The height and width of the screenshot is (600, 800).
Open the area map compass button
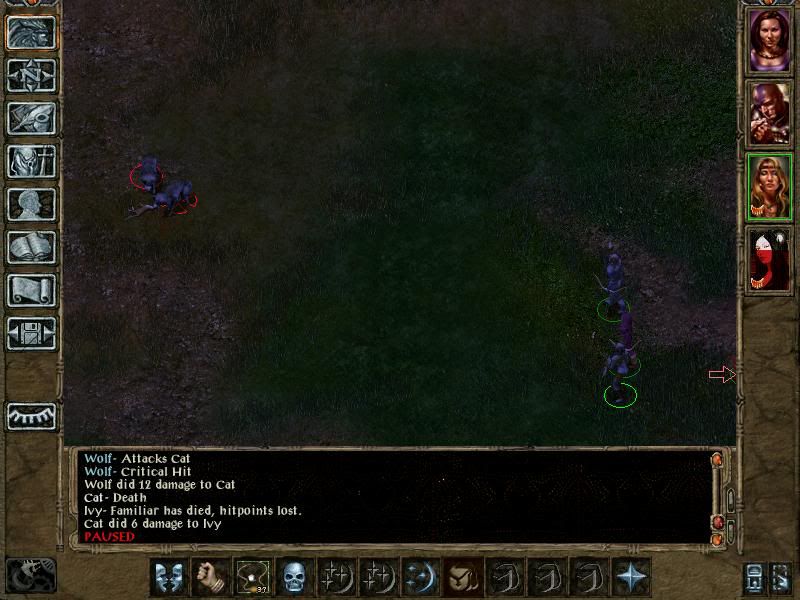click(x=31, y=76)
